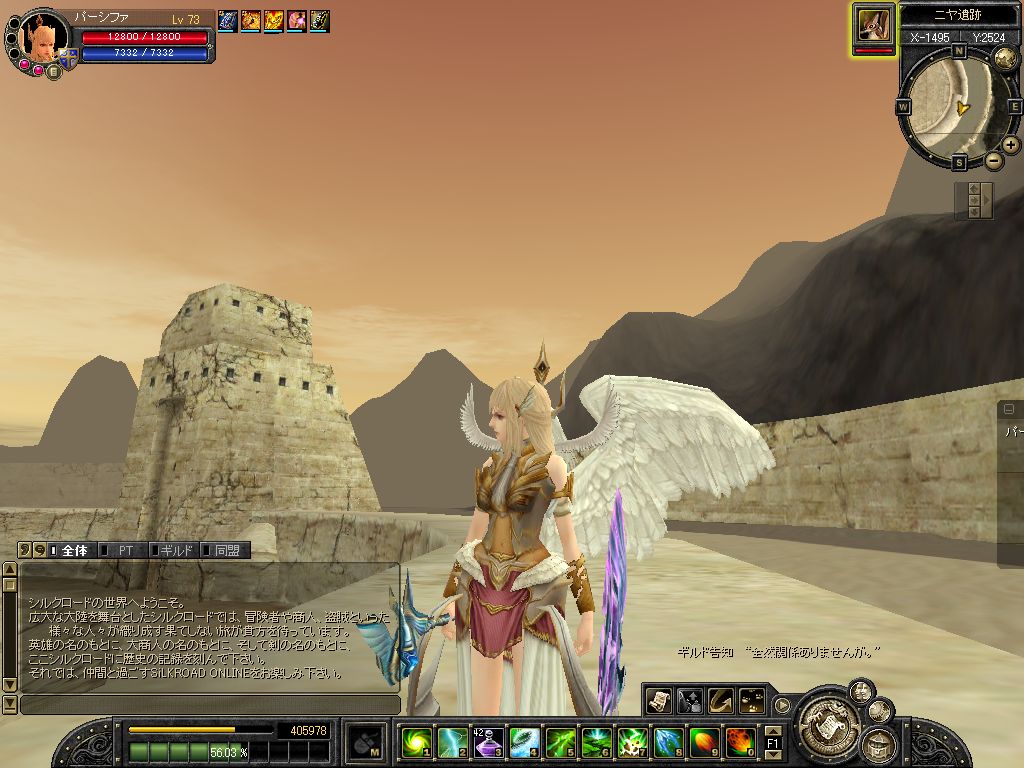Switch to the PT chat tab
Image resolution: width=1024 pixels, height=768 pixels.
125,550
